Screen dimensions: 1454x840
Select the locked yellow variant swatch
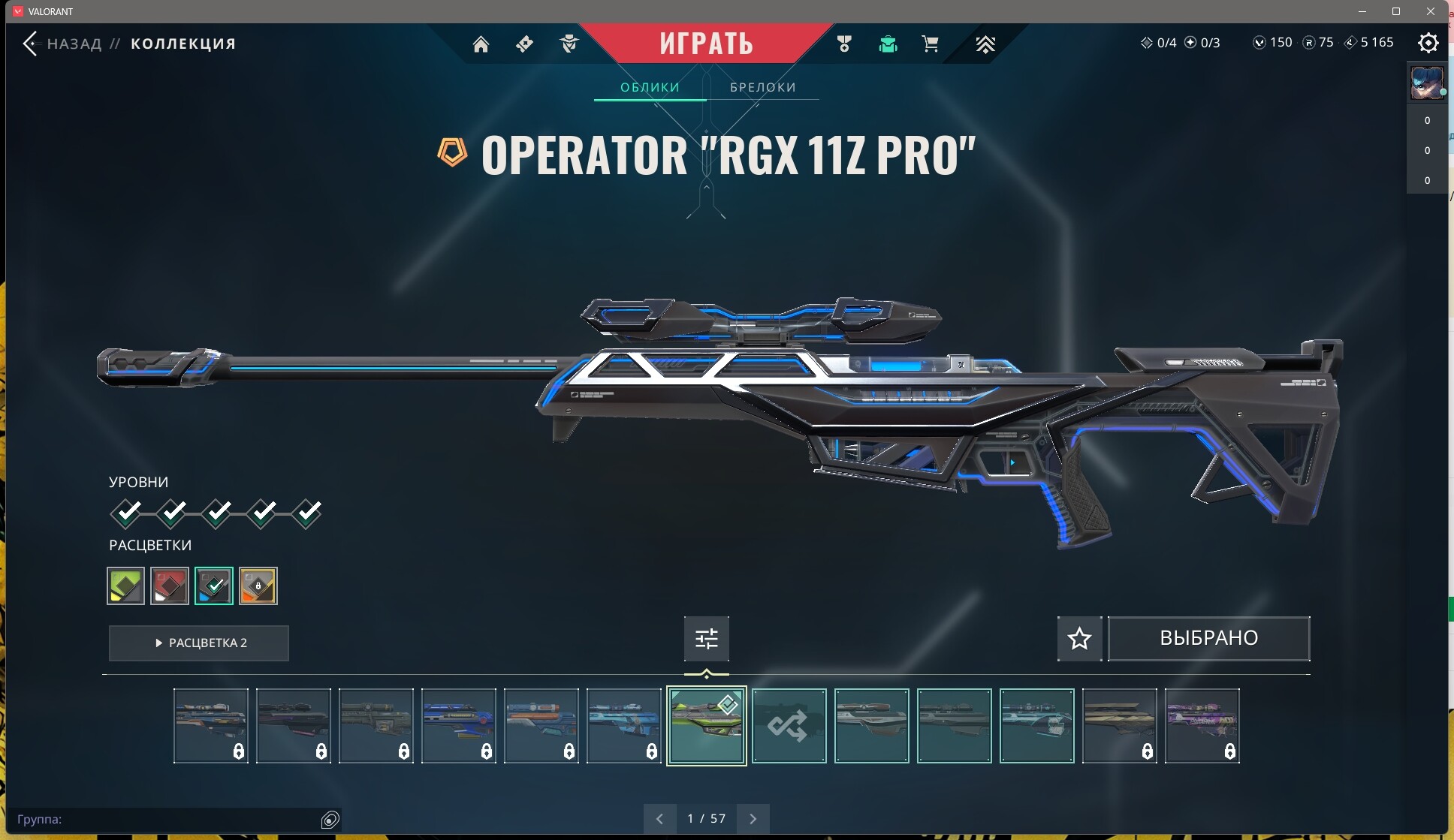tap(258, 586)
